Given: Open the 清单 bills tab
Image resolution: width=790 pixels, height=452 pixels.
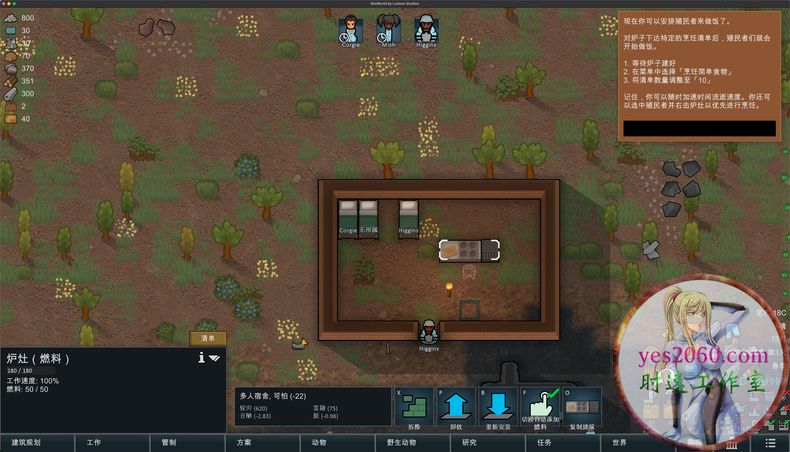Looking at the screenshot, I should coord(208,338).
